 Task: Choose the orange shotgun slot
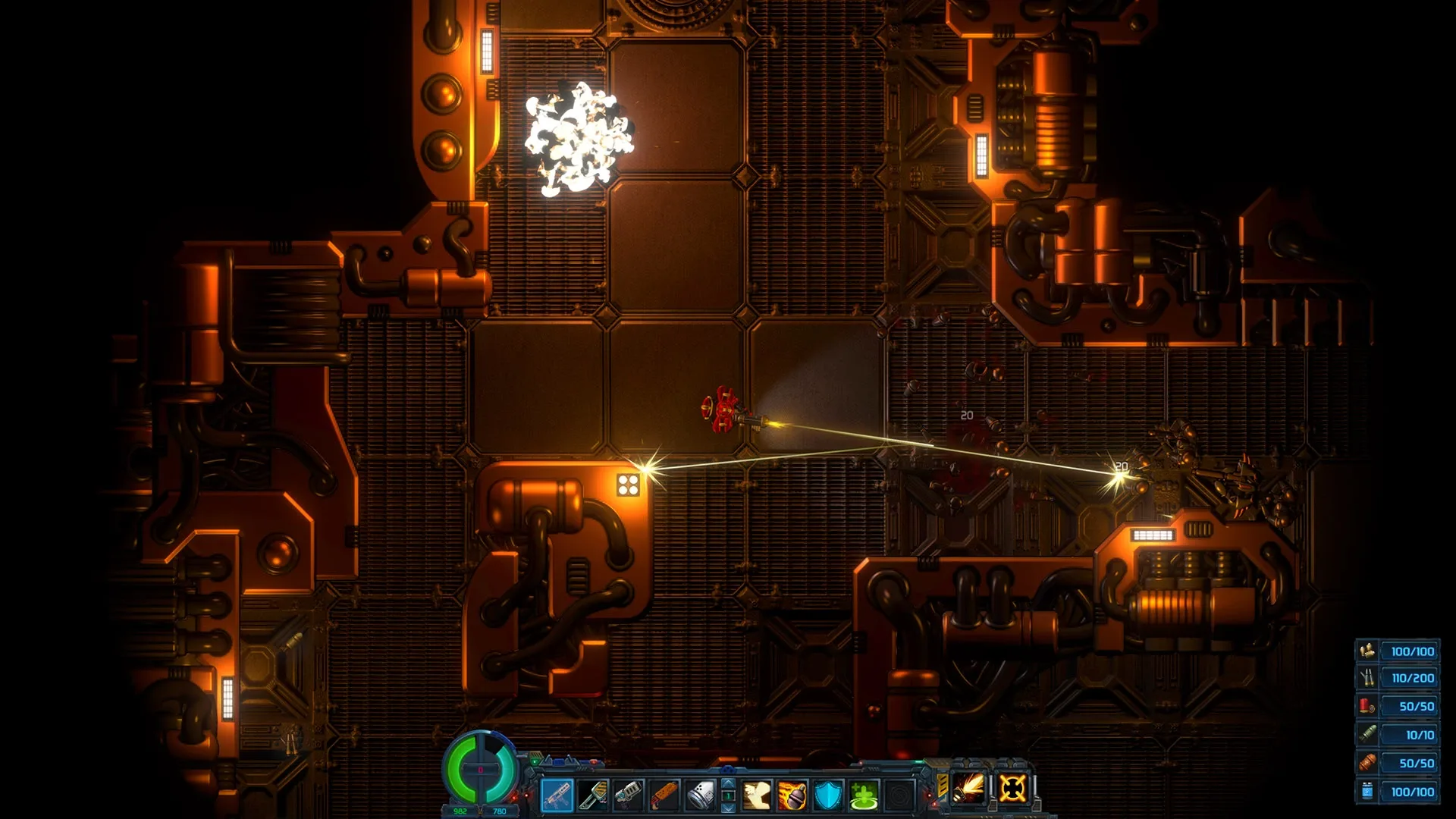pos(664,795)
